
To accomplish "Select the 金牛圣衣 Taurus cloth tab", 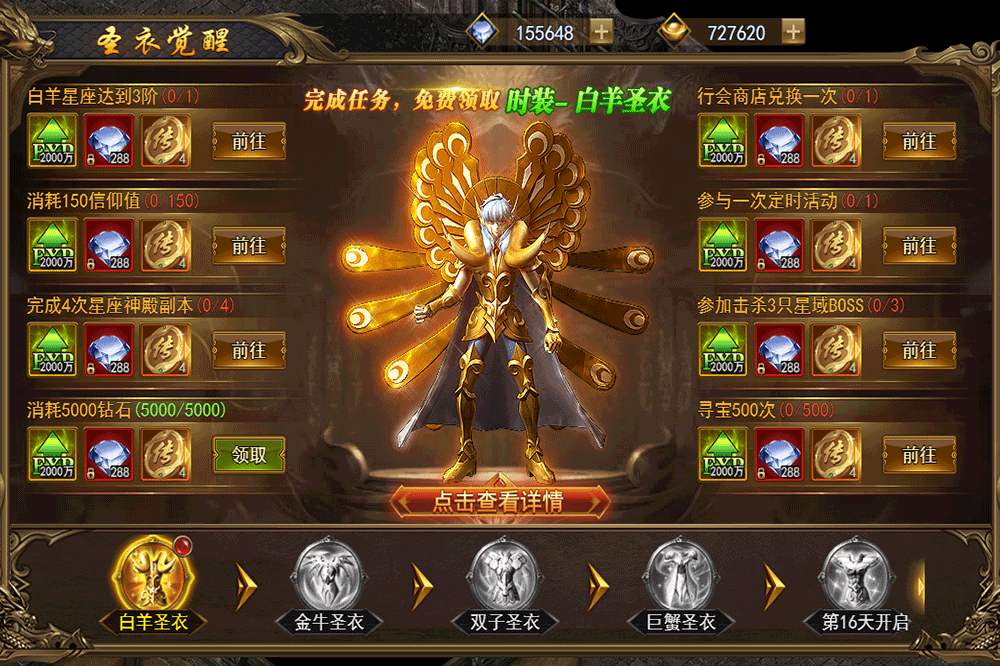I will click(329, 582).
